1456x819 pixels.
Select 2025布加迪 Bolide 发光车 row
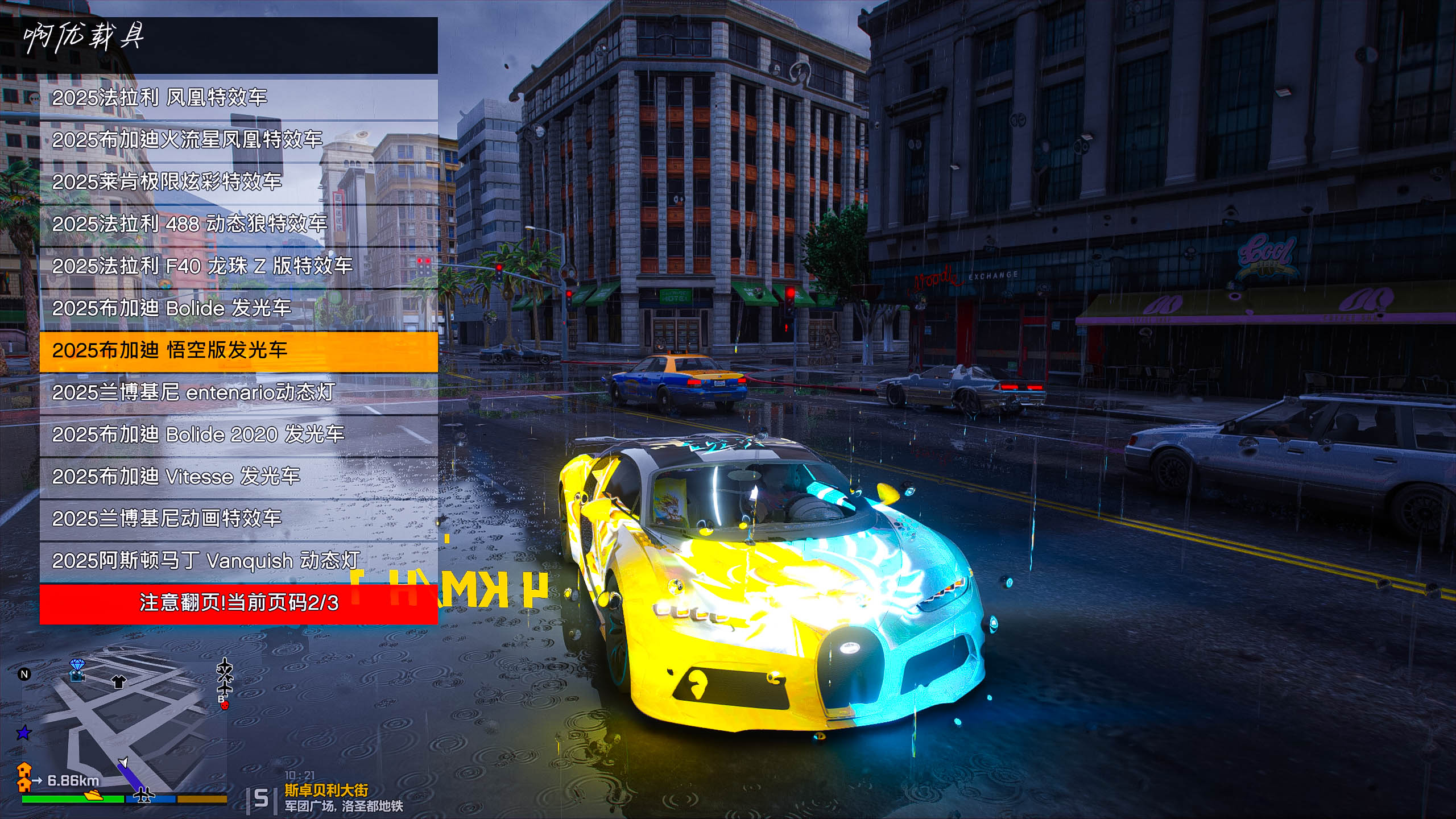238,308
